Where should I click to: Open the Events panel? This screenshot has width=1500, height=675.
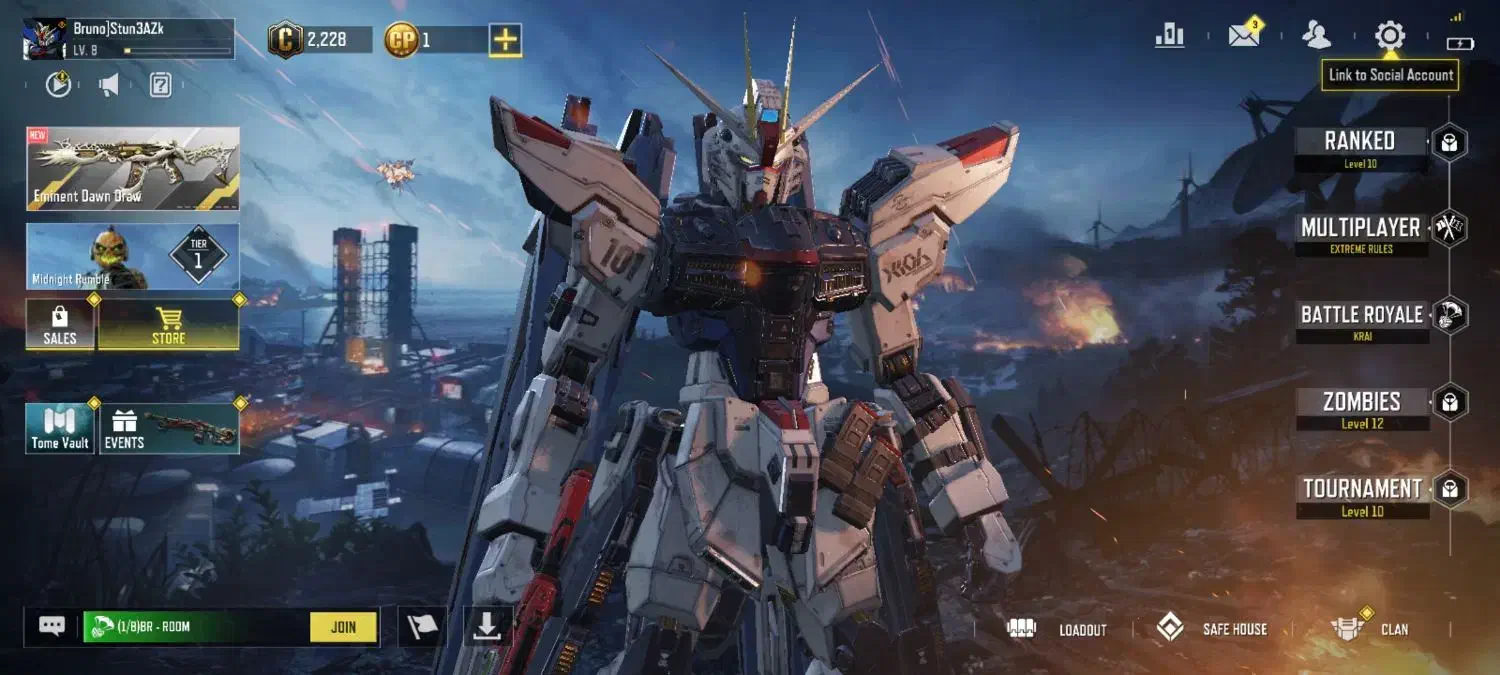coord(169,428)
